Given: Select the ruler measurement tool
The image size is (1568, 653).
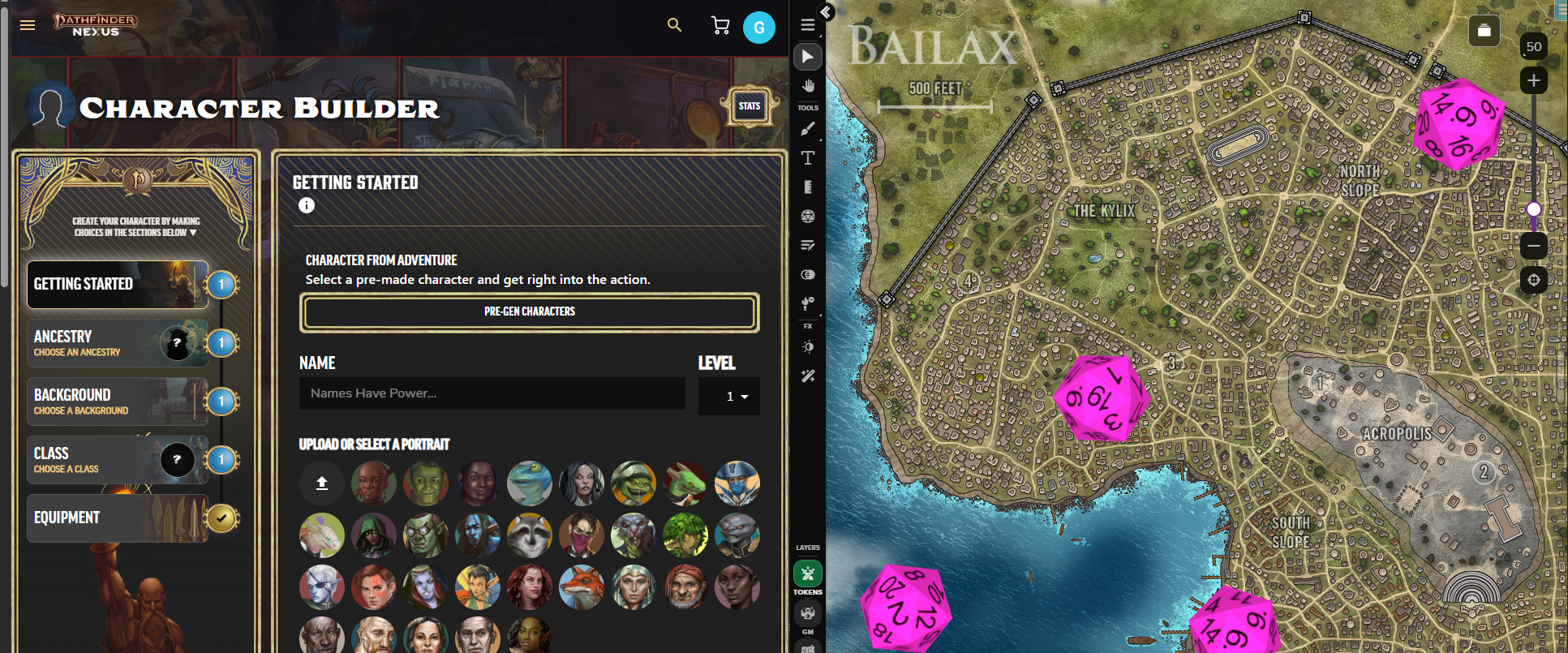Looking at the screenshot, I should (x=807, y=187).
